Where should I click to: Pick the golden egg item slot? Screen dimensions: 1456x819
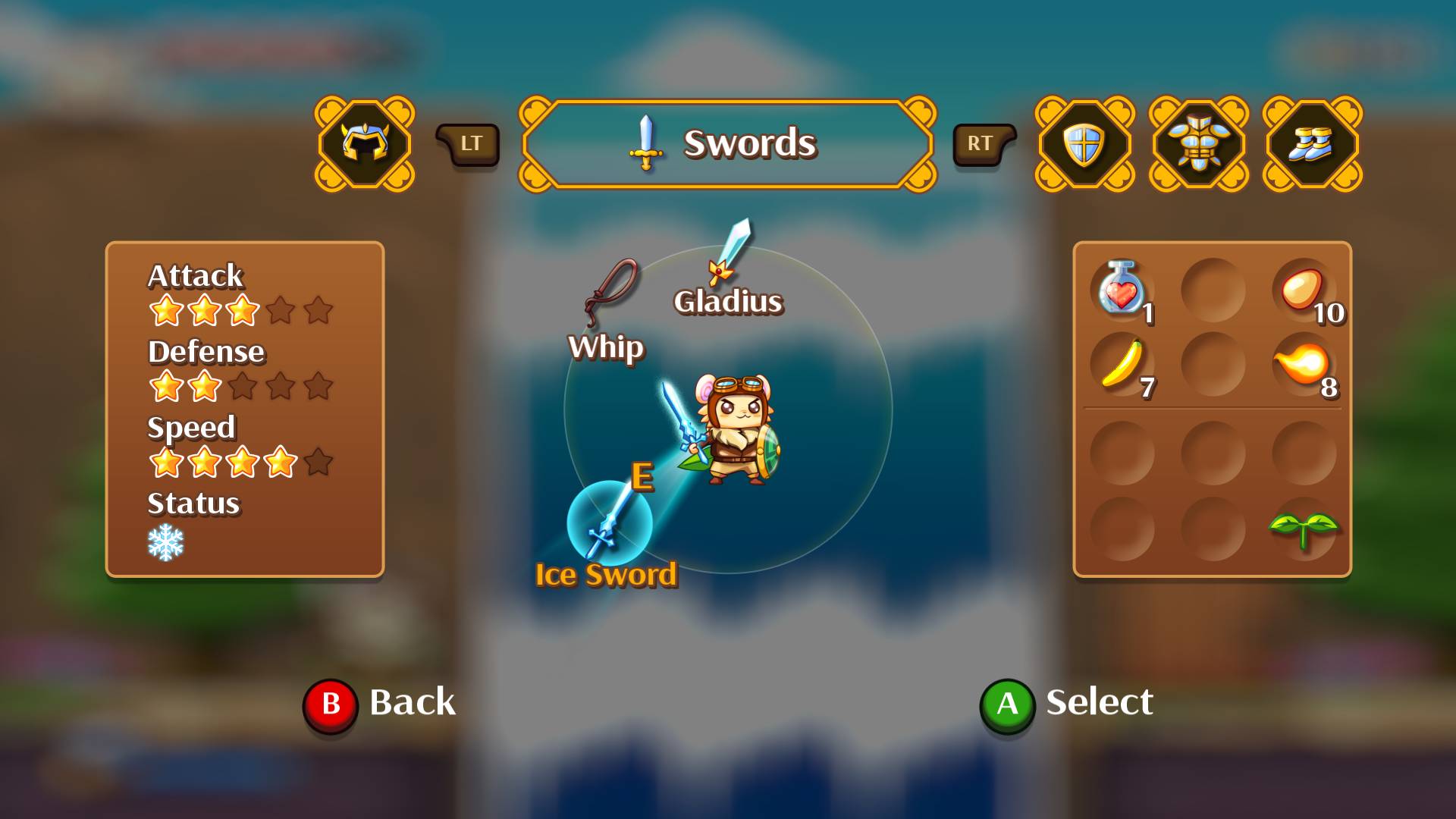[1303, 290]
